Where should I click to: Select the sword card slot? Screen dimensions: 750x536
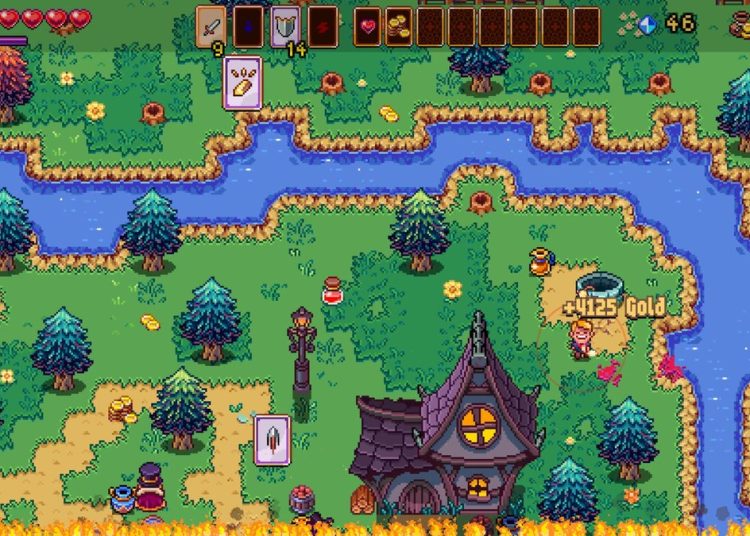pos(211,26)
